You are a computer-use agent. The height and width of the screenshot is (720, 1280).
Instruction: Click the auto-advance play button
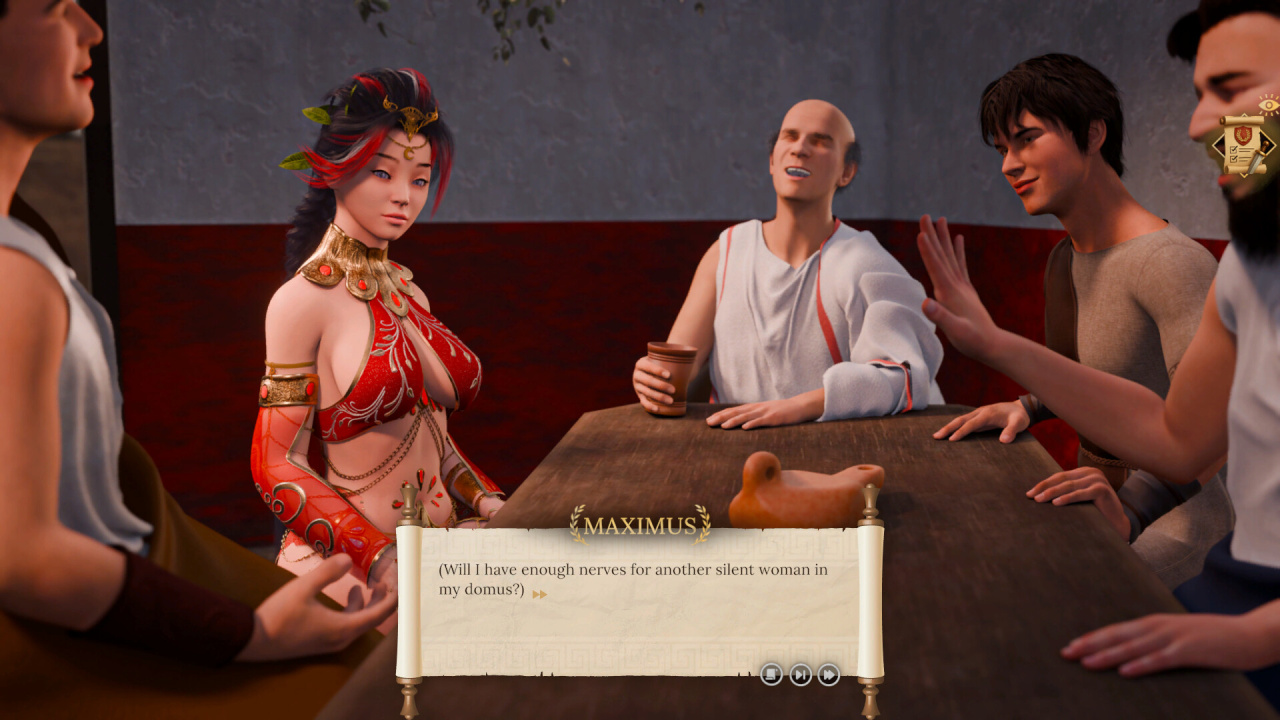pos(800,674)
